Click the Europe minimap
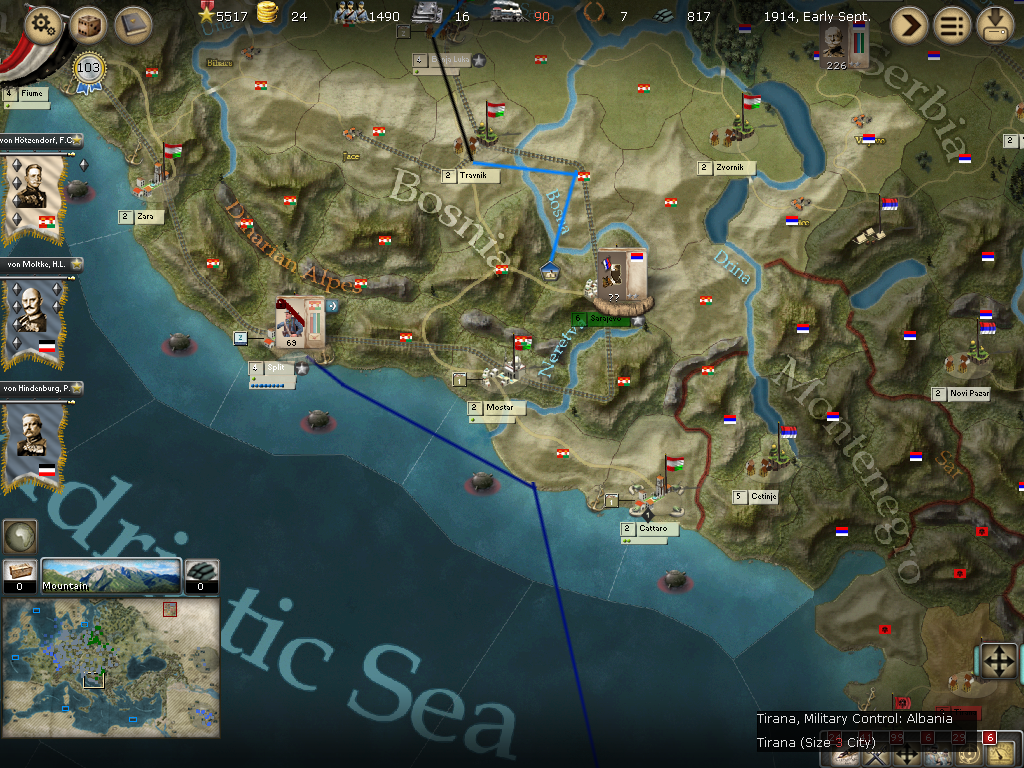The width and height of the screenshot is (1024, 768). (111, 667)
